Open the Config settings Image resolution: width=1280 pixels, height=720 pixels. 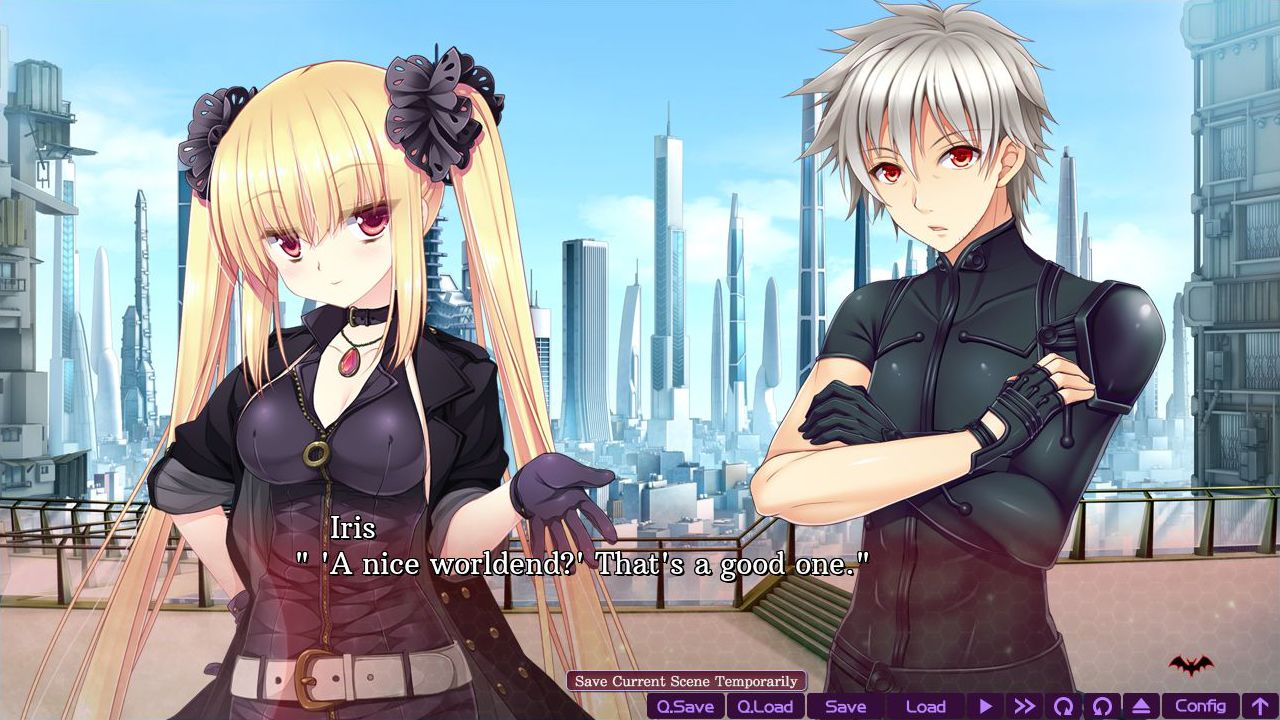[1200, 706]
